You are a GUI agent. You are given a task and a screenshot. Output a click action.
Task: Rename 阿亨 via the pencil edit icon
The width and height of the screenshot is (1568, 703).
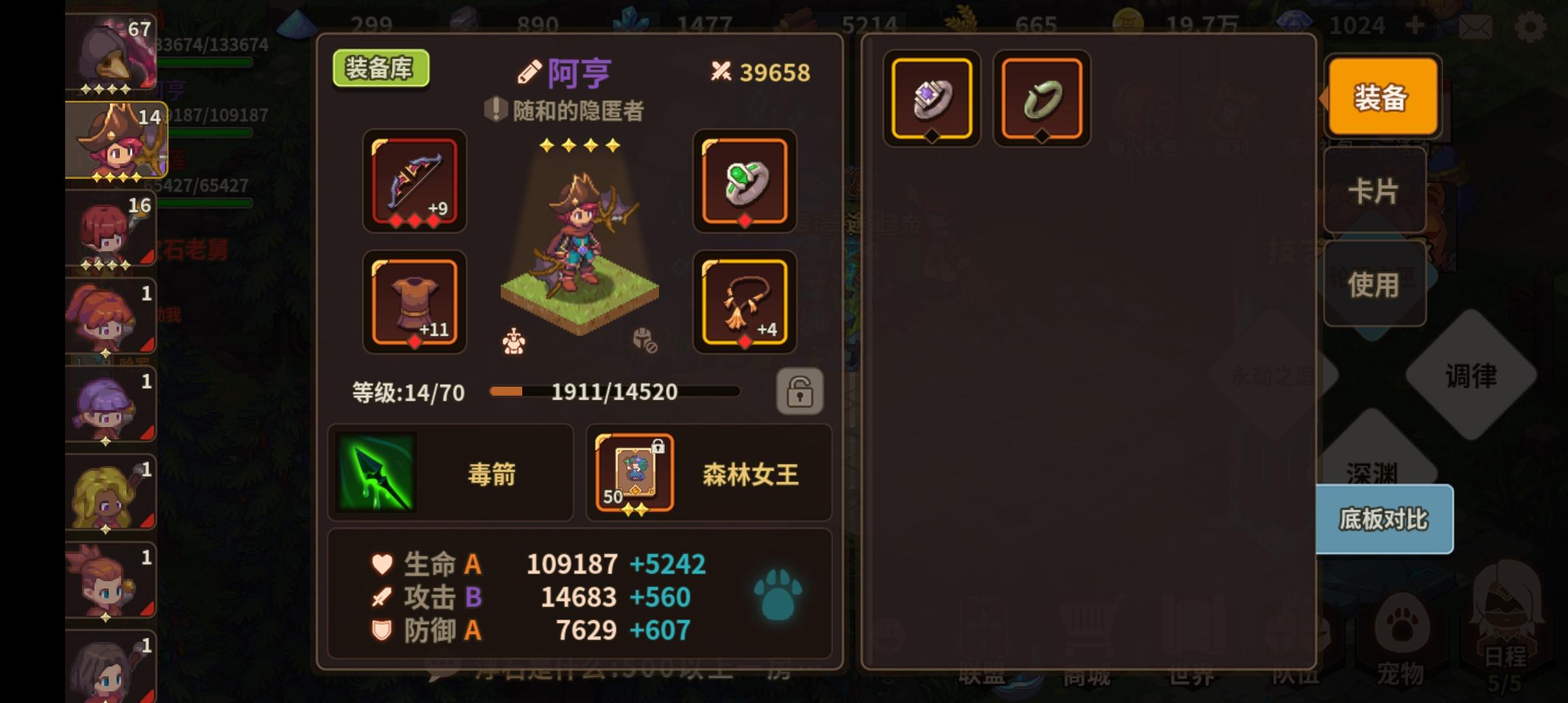(x=529, y=72)
